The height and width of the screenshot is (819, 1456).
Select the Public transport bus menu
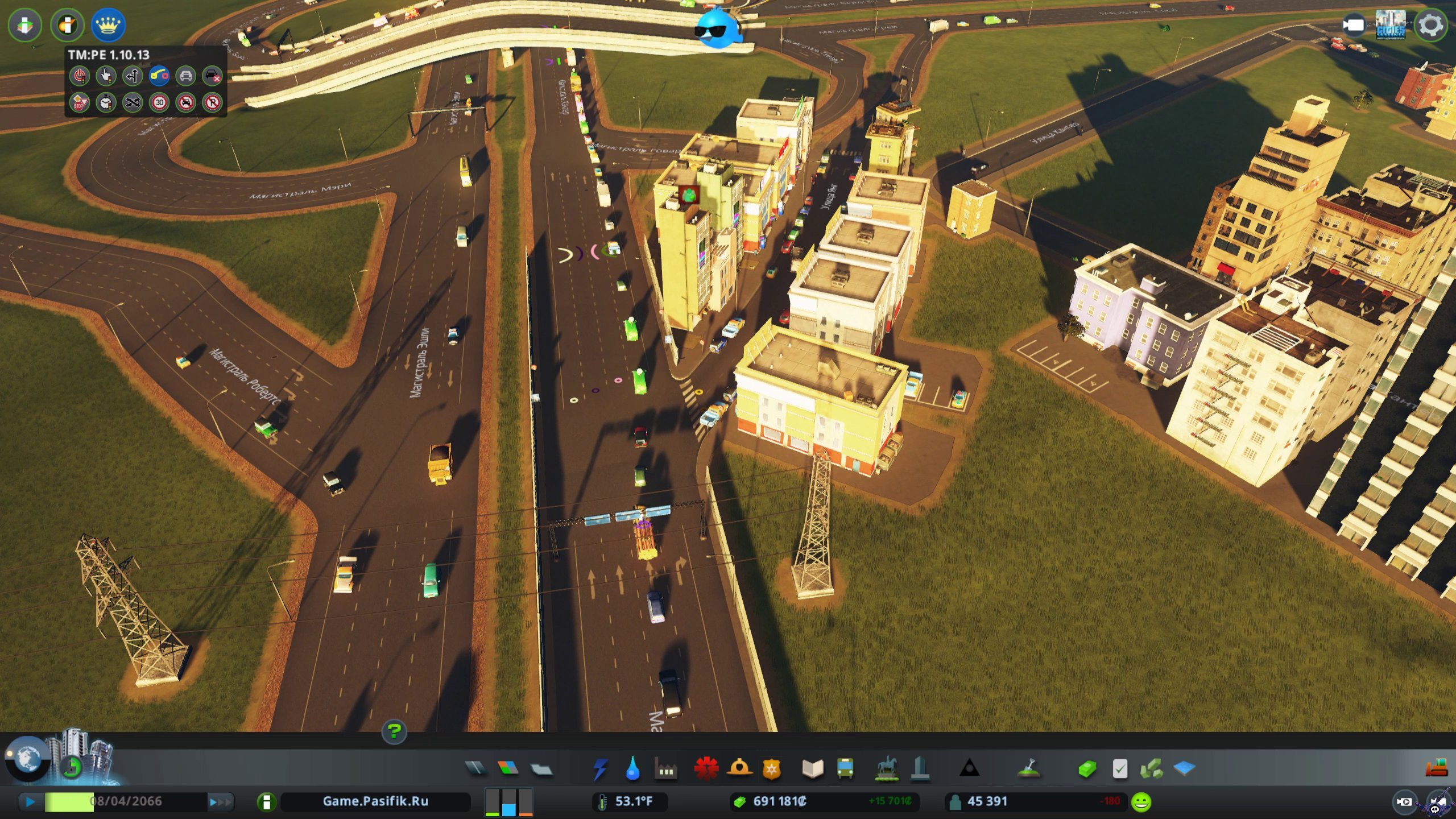845,769
